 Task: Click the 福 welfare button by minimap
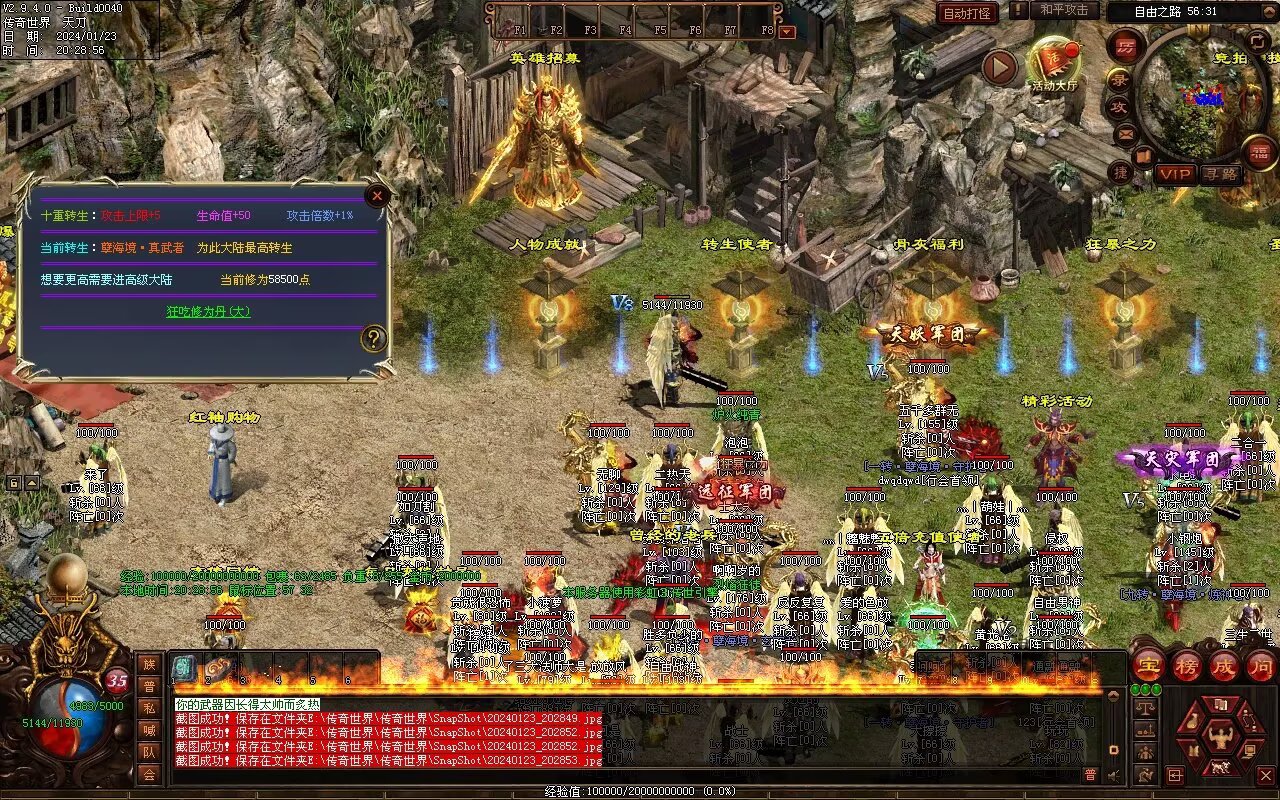click(1260, 152)
